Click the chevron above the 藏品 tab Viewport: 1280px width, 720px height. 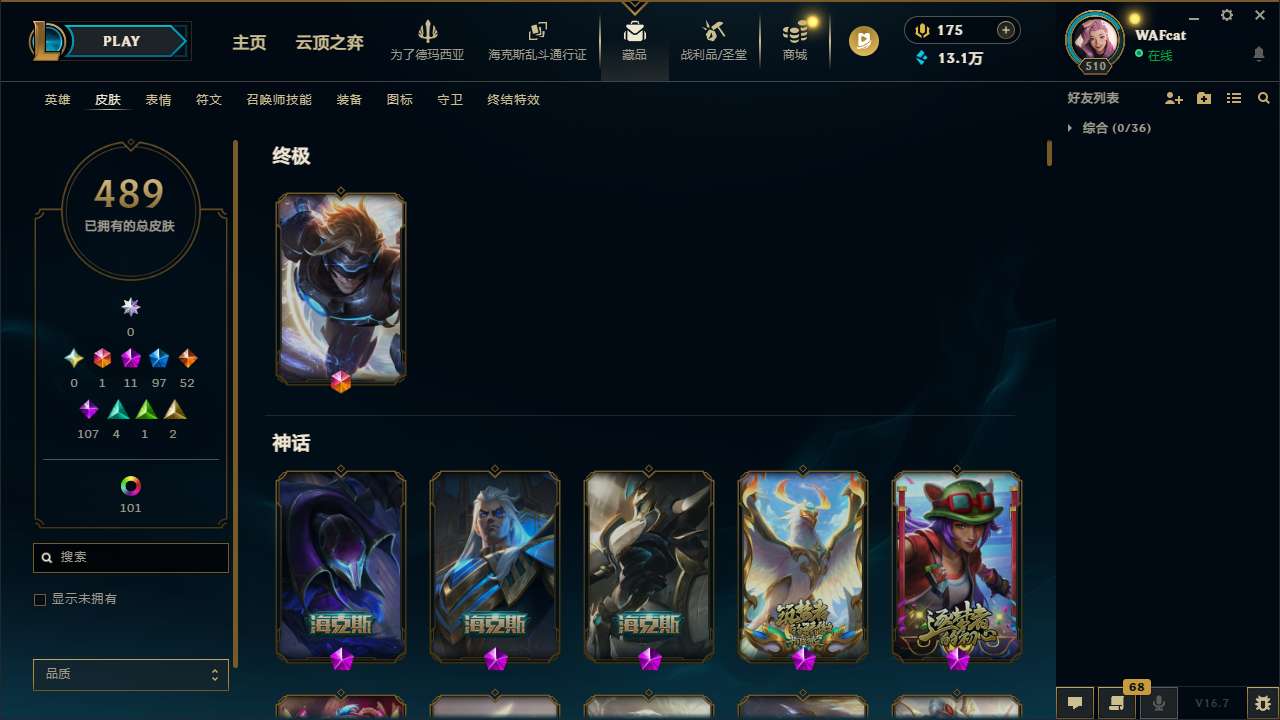pyautogui.click(x=634, y=8)
